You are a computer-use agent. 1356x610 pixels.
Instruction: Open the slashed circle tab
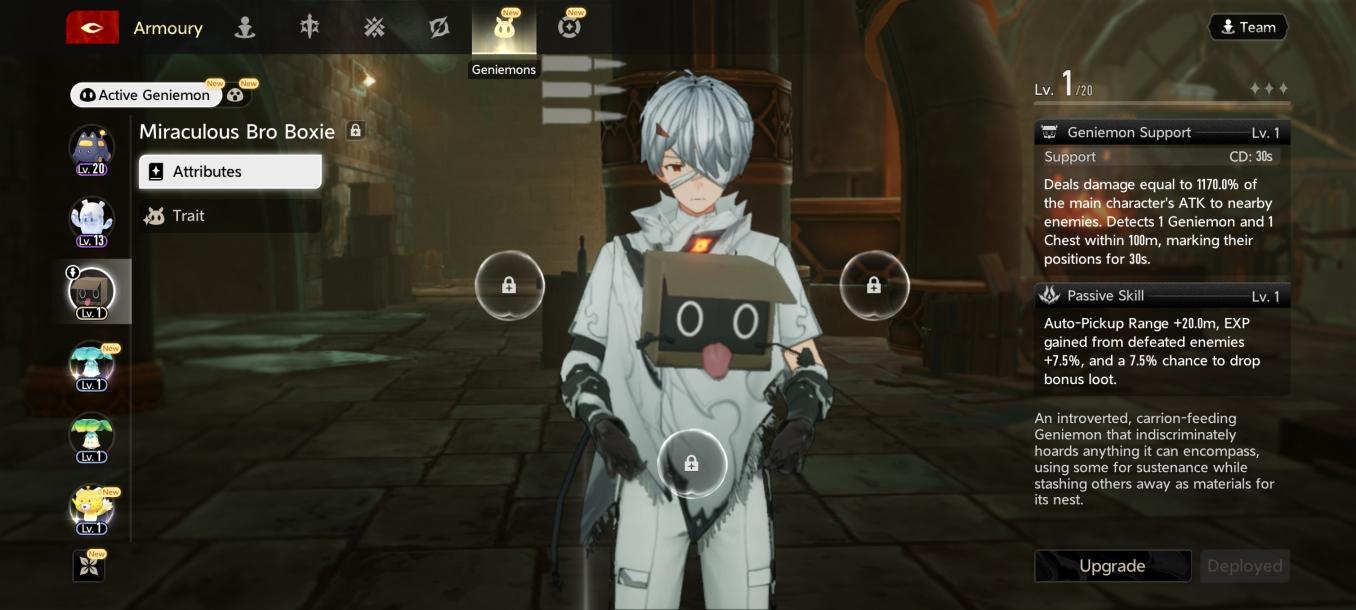[x=439, y=28]
